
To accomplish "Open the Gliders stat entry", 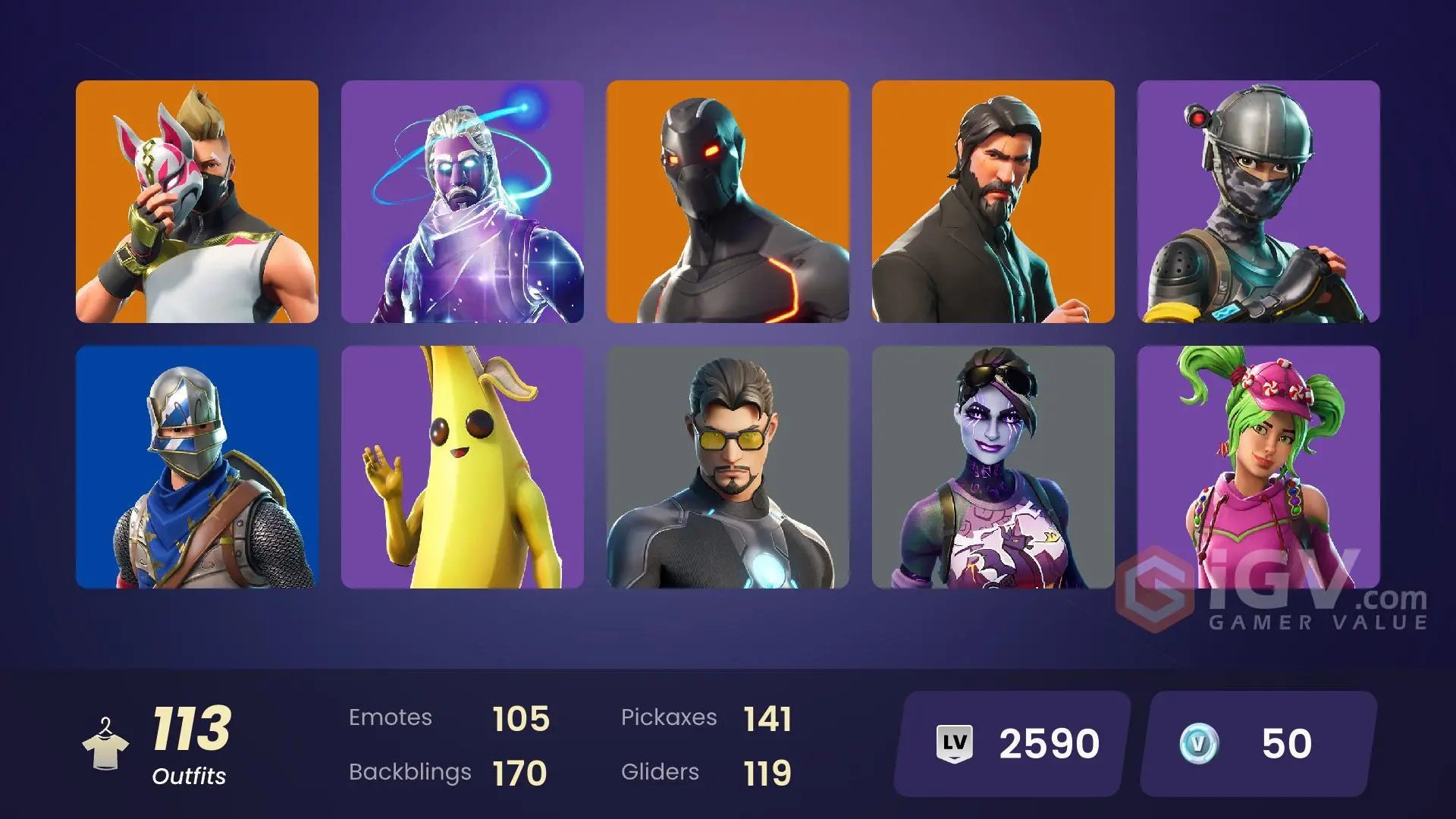I will click(x=660, y=771).
